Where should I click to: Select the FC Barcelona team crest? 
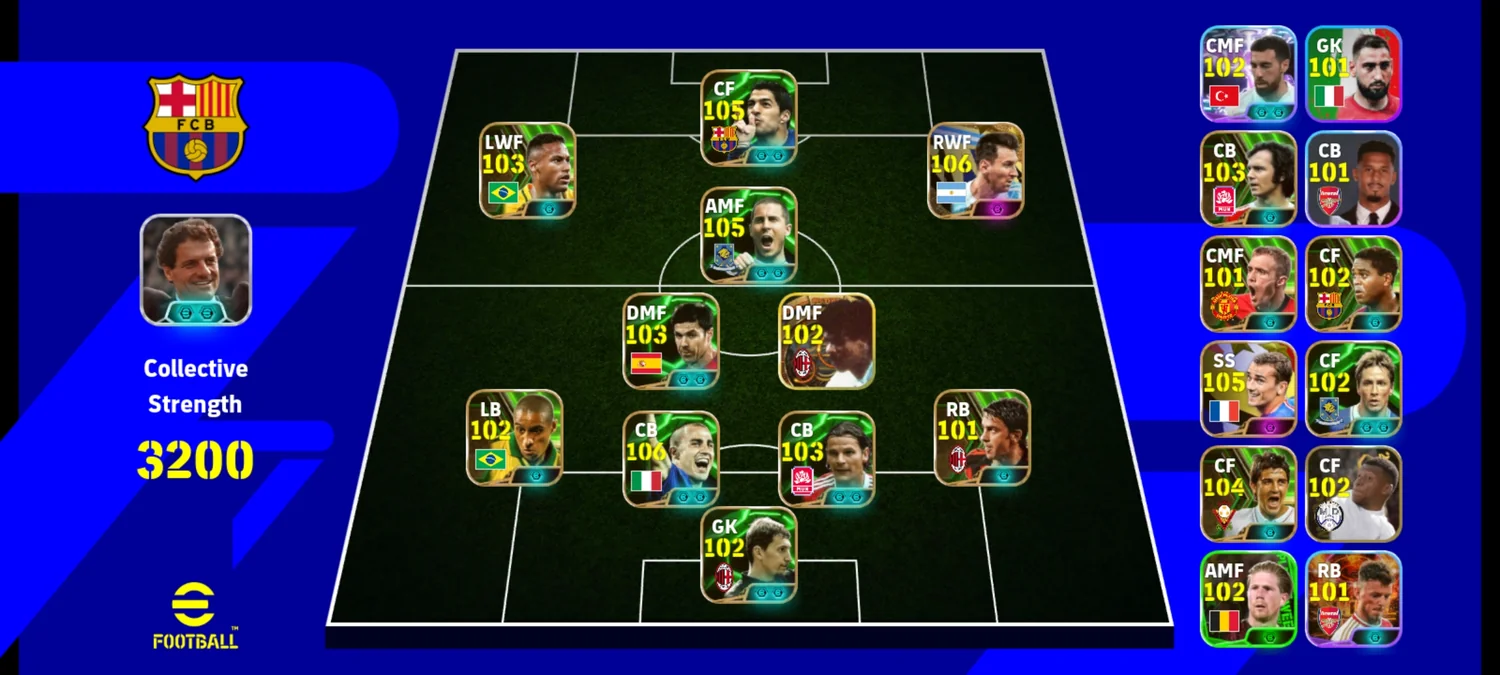pyautogui.click(x=196, y=126)
